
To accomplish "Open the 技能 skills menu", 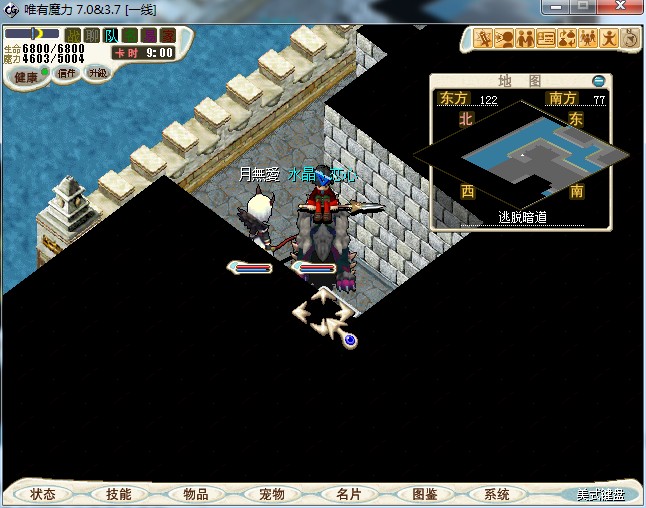I will click(118, 494).
